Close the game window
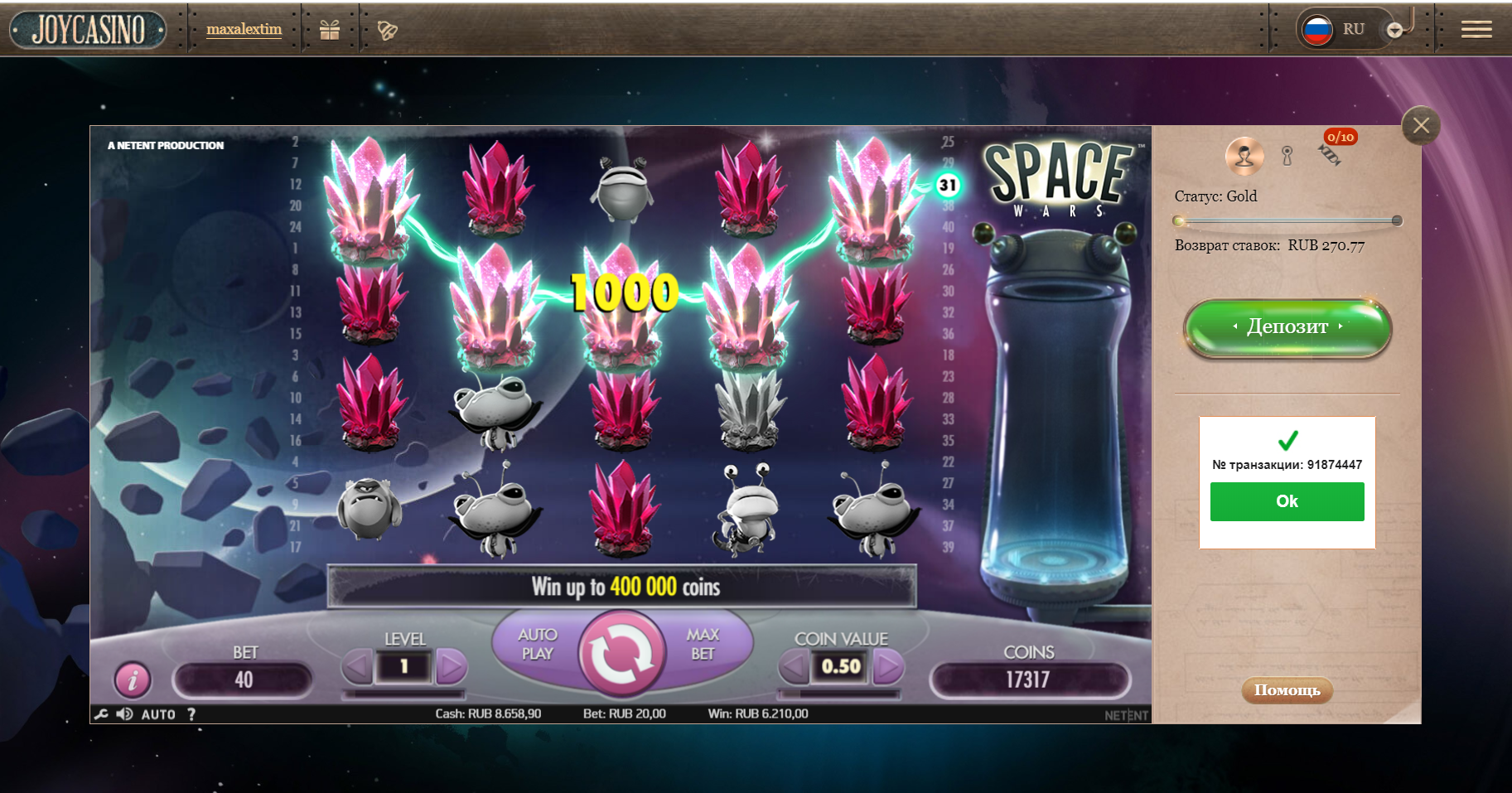Screen dimensions: 1512x793 coord(1421,126)
